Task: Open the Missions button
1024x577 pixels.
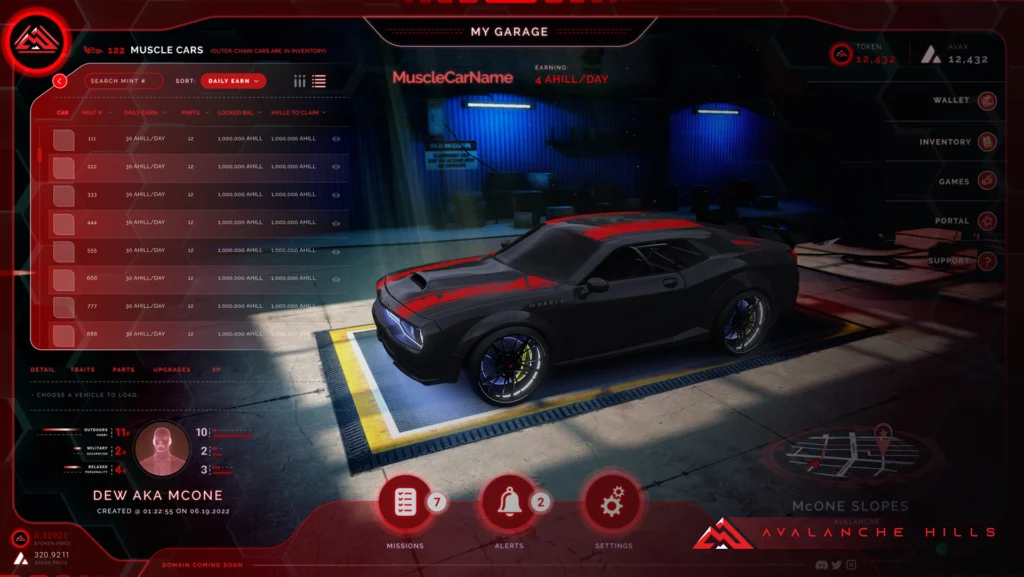Action: coord(405,503)
